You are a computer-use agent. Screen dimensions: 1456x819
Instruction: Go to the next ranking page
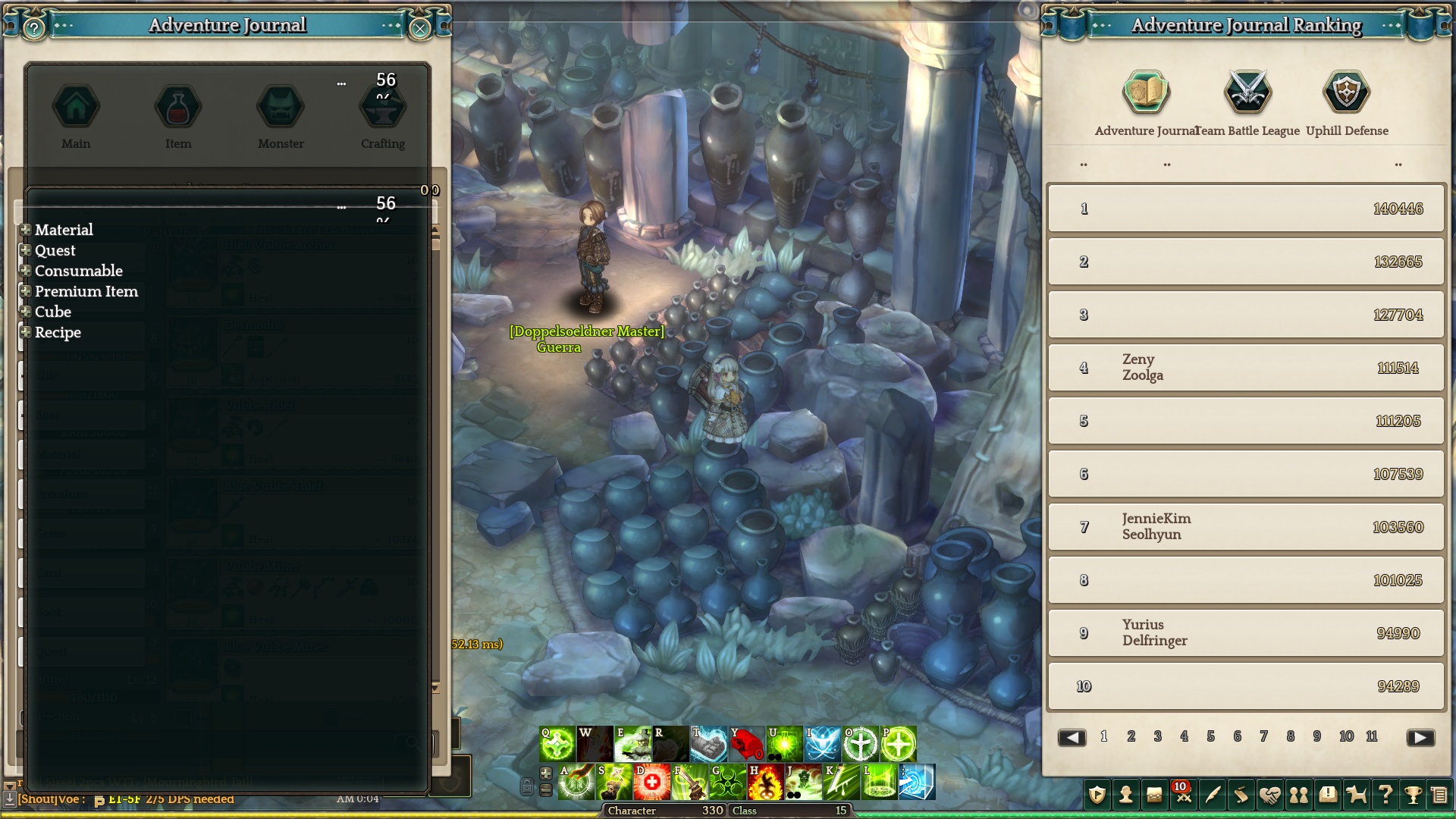point(1420,738)
